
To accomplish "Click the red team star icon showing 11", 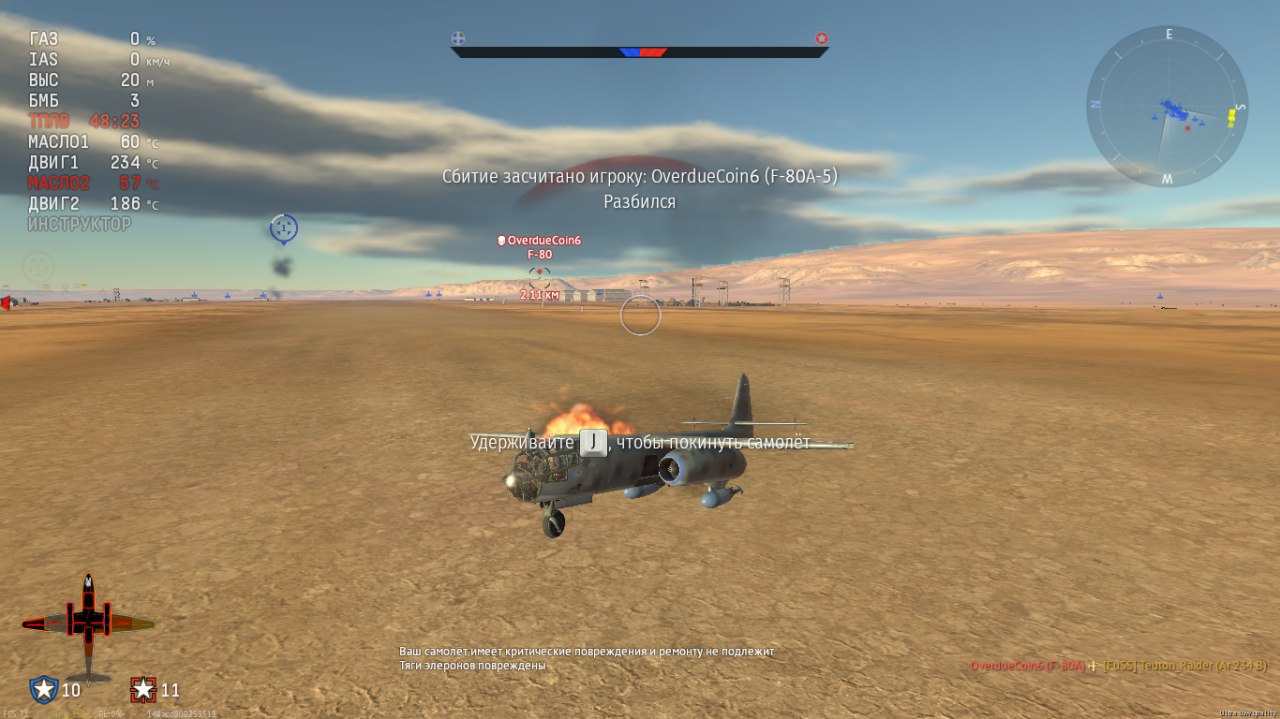I will (x=144, y=689).
